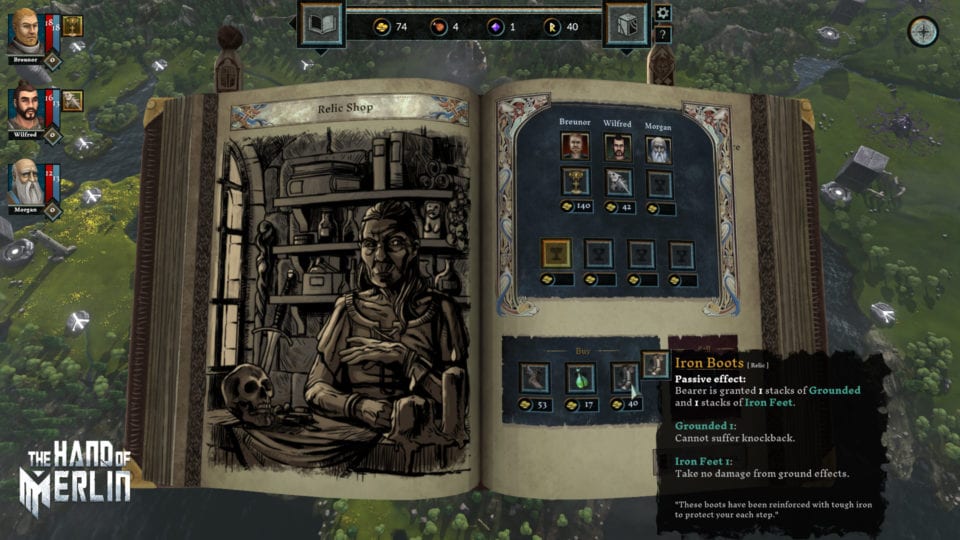Choose Morgan's portrait in the shop panel
The height and width of the screenshot is (540, 960).
click(x=659, y=148)
